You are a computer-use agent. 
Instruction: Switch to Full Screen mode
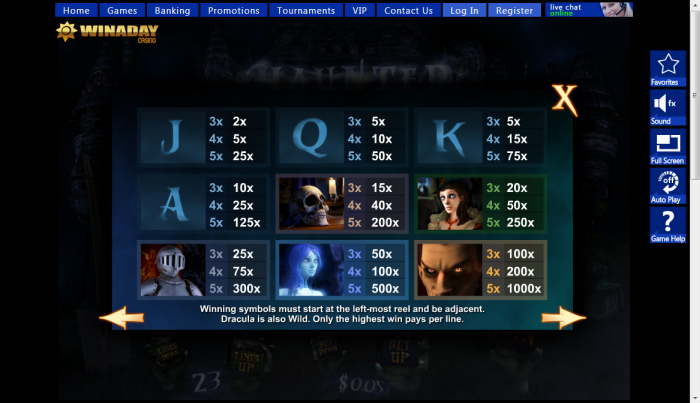(667, 147)
